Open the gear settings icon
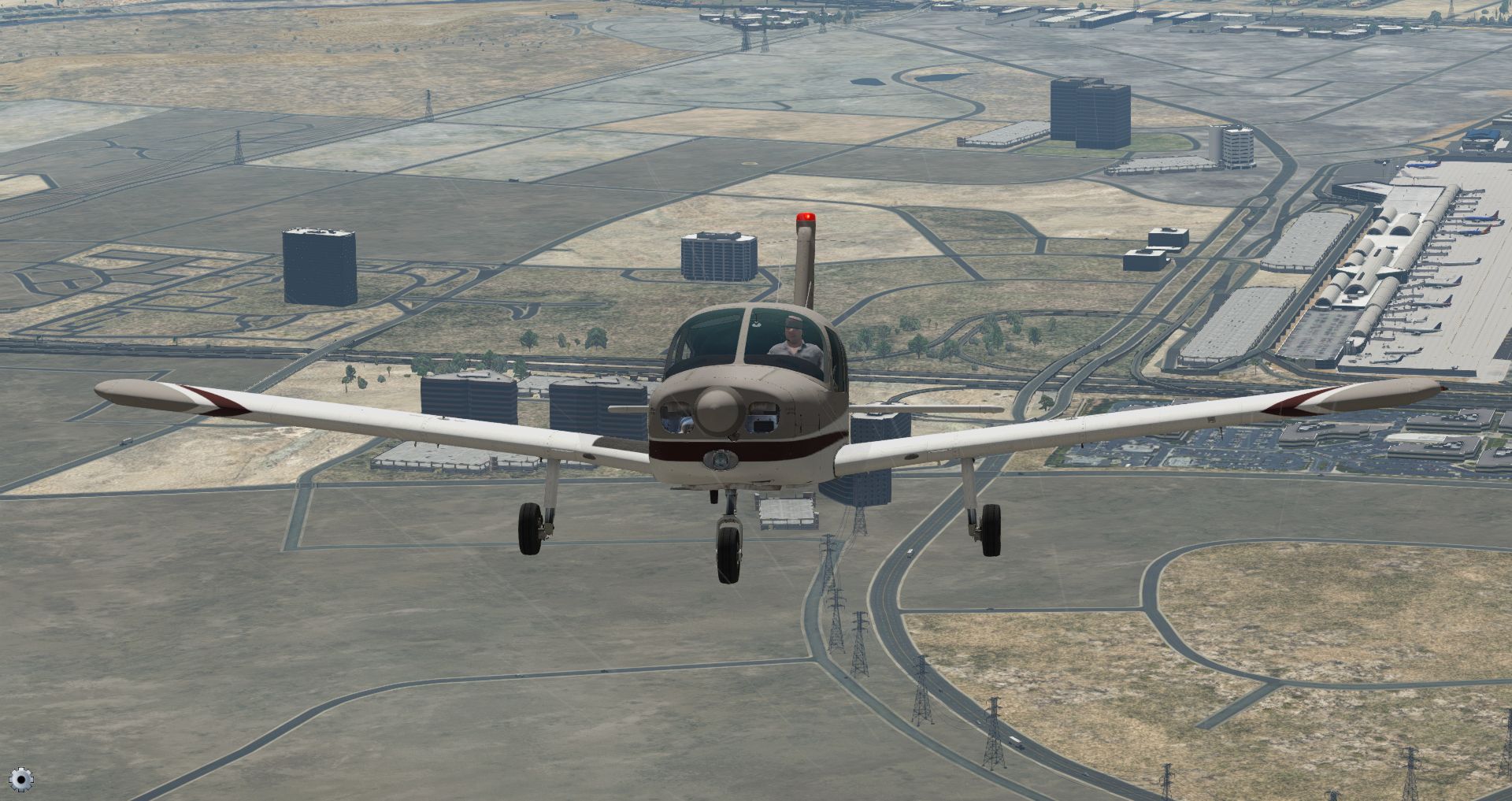This screenshot has height=801, width=1512. pos(21,779)
